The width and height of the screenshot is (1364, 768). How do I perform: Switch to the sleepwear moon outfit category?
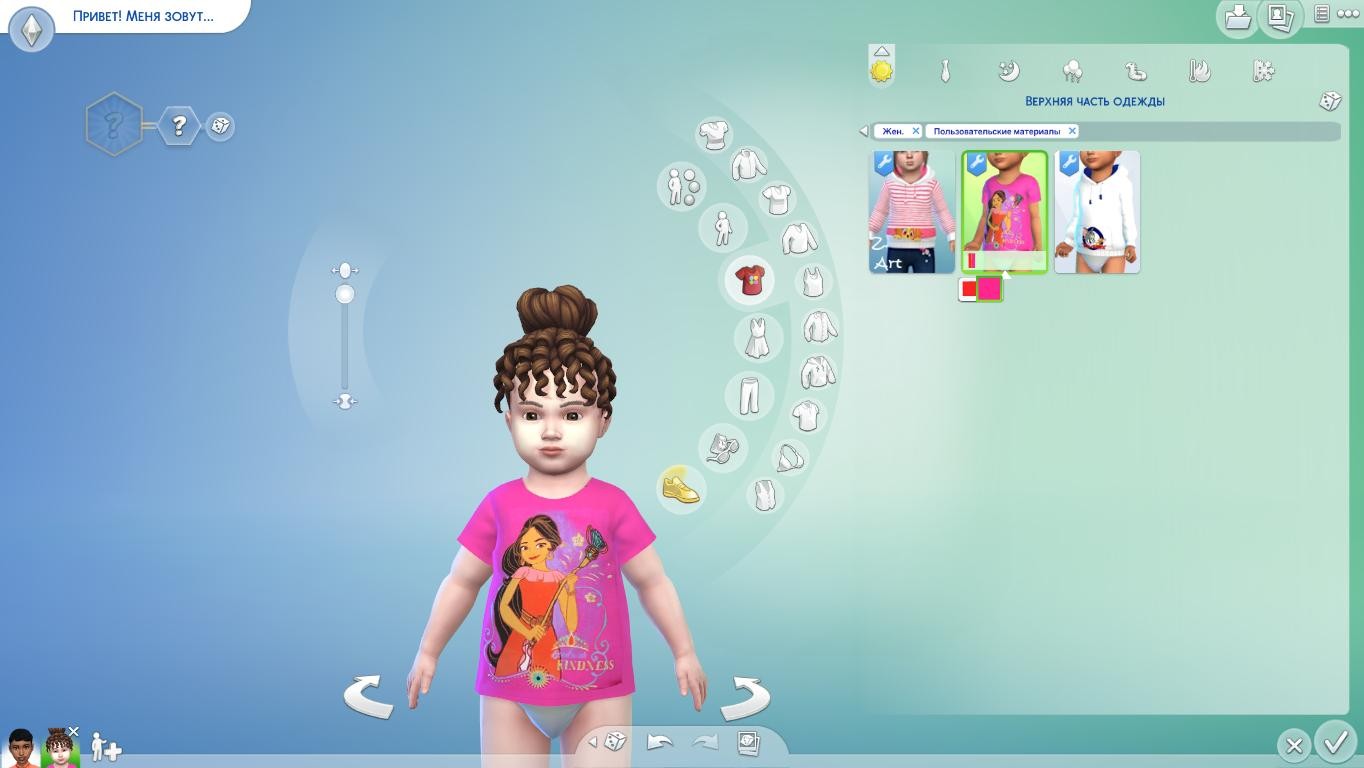pos(1008,71)
